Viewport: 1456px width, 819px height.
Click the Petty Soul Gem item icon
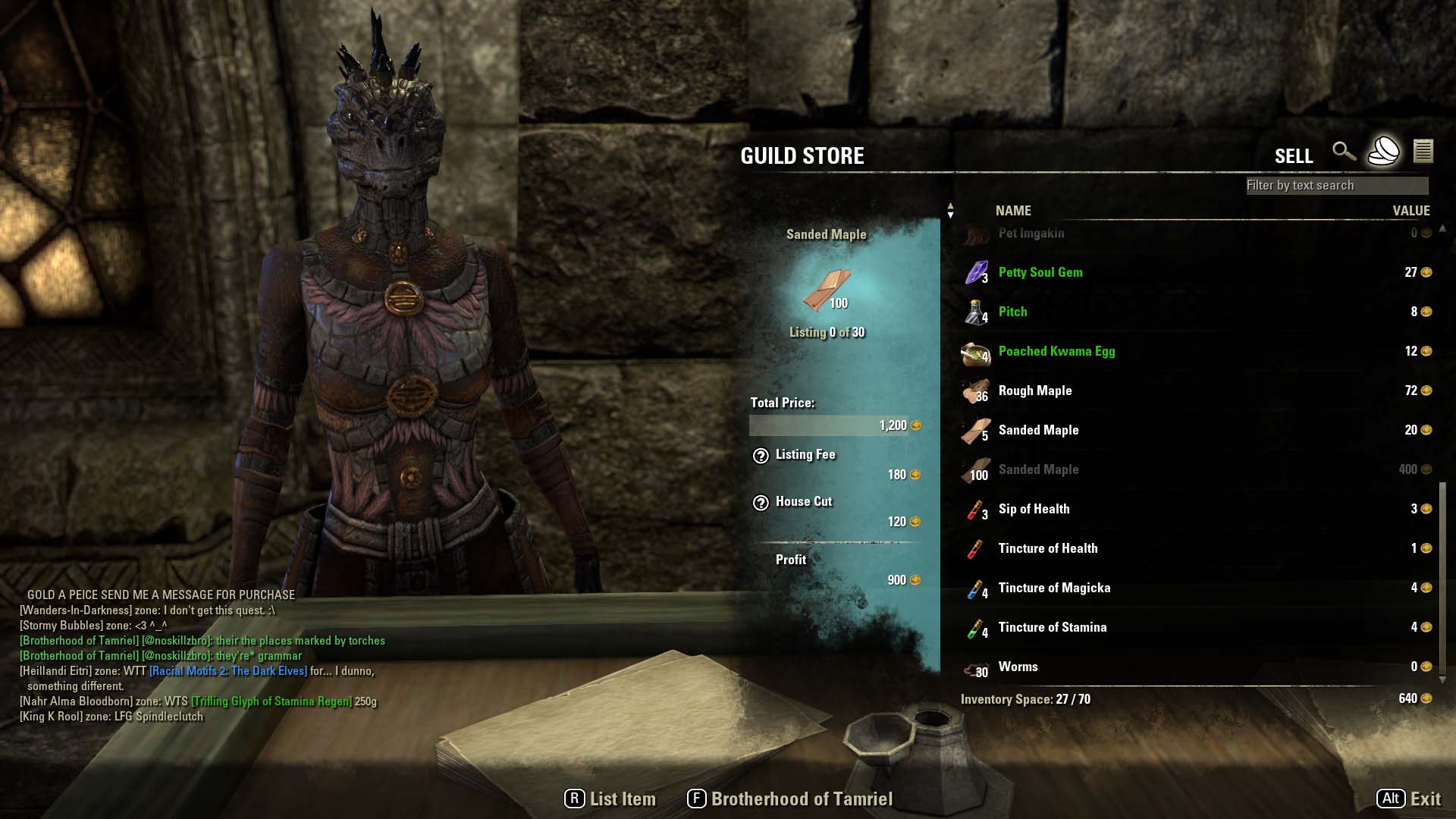pos(975,272)
